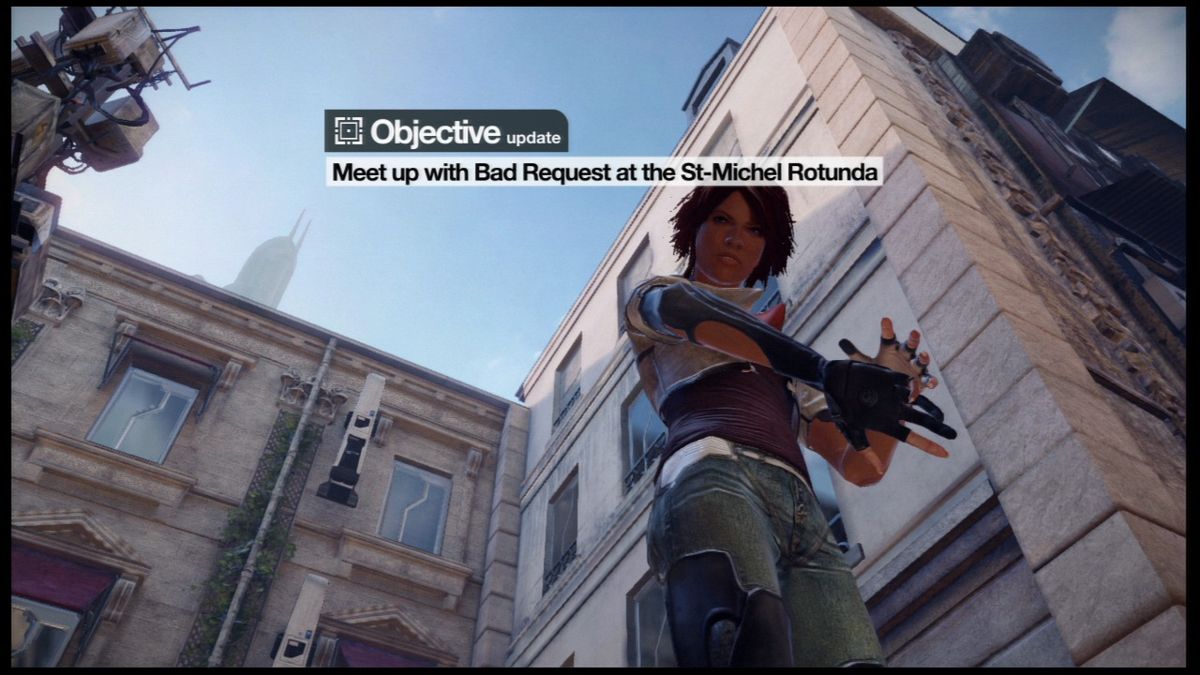Image resolution: width=1200 pixels, height=675 pixels.
Task: Click the Objective update header banner
Action: 446,131
